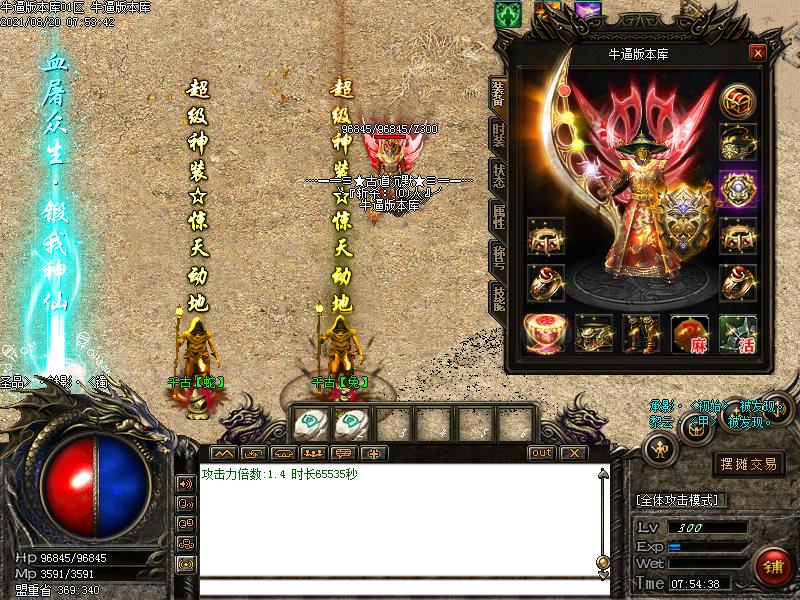This screenshot has height=600, width=800.
Task: Choose the golden boots equipment slot
Action: pyautogui.click(x=641, y=334)
